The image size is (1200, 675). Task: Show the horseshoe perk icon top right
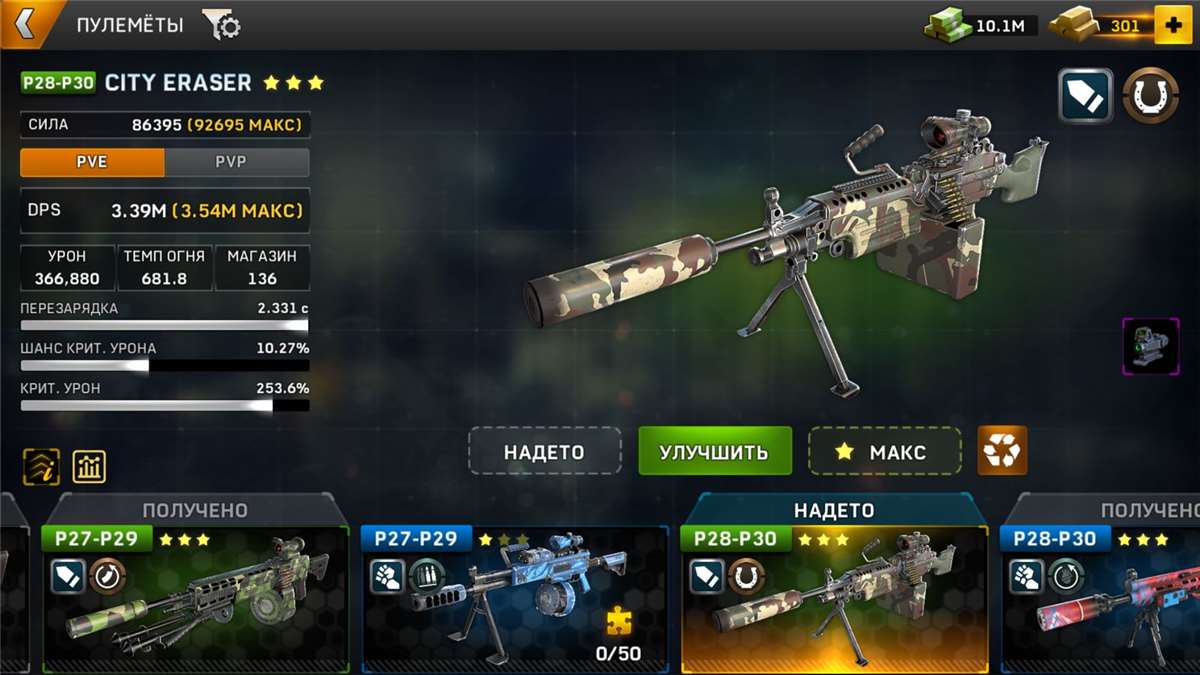click(x=1150, y=96)
